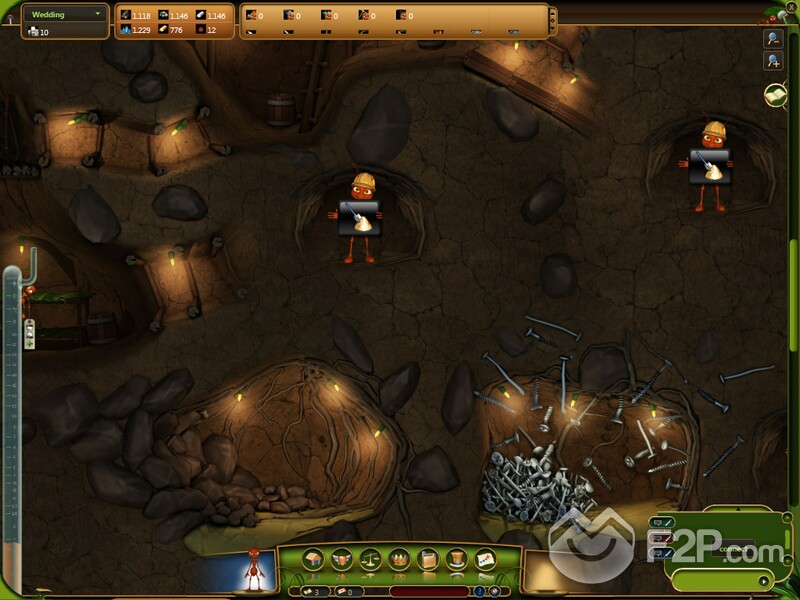Click the chat send arrow button
Screen dimensions: 800x600
pyautogui.click(x=765, y=580)
